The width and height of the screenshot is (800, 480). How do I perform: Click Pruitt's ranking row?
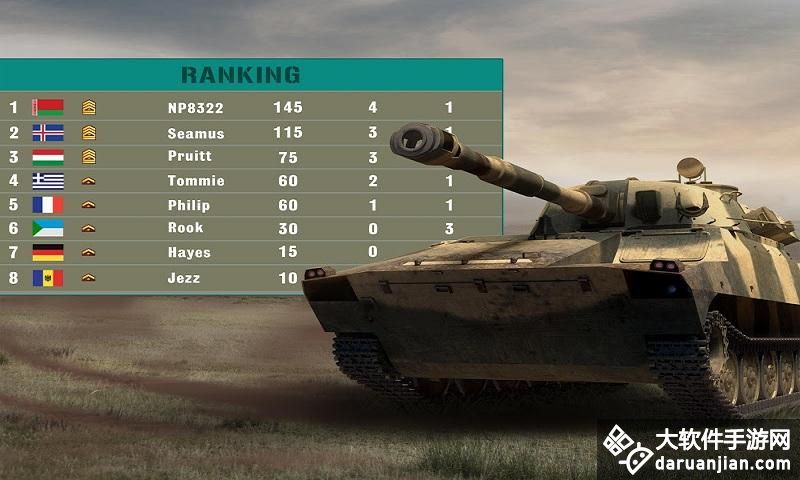[x=190, y=157]
